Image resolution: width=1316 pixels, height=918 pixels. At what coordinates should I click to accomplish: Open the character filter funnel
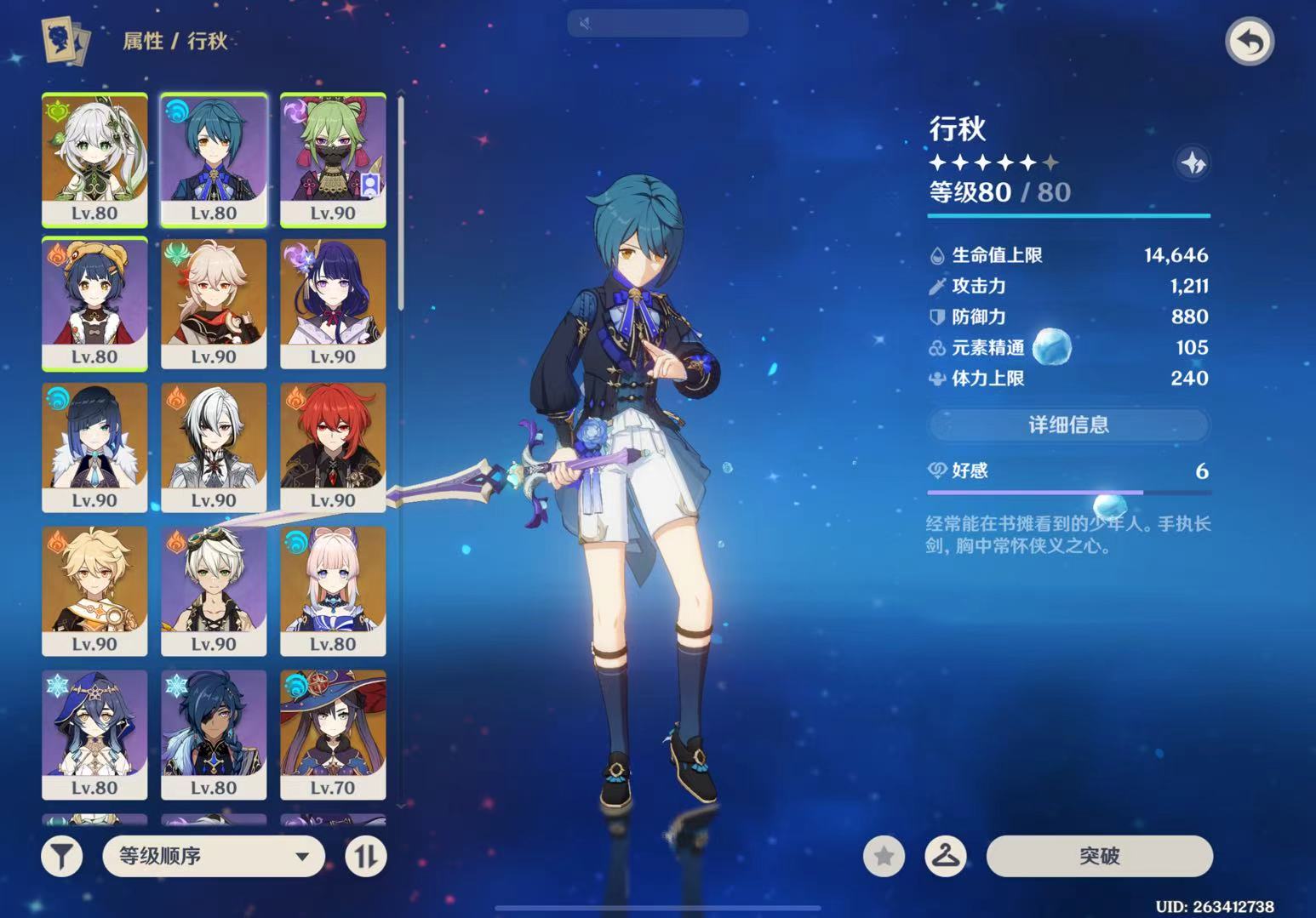[x=62, y=856]
